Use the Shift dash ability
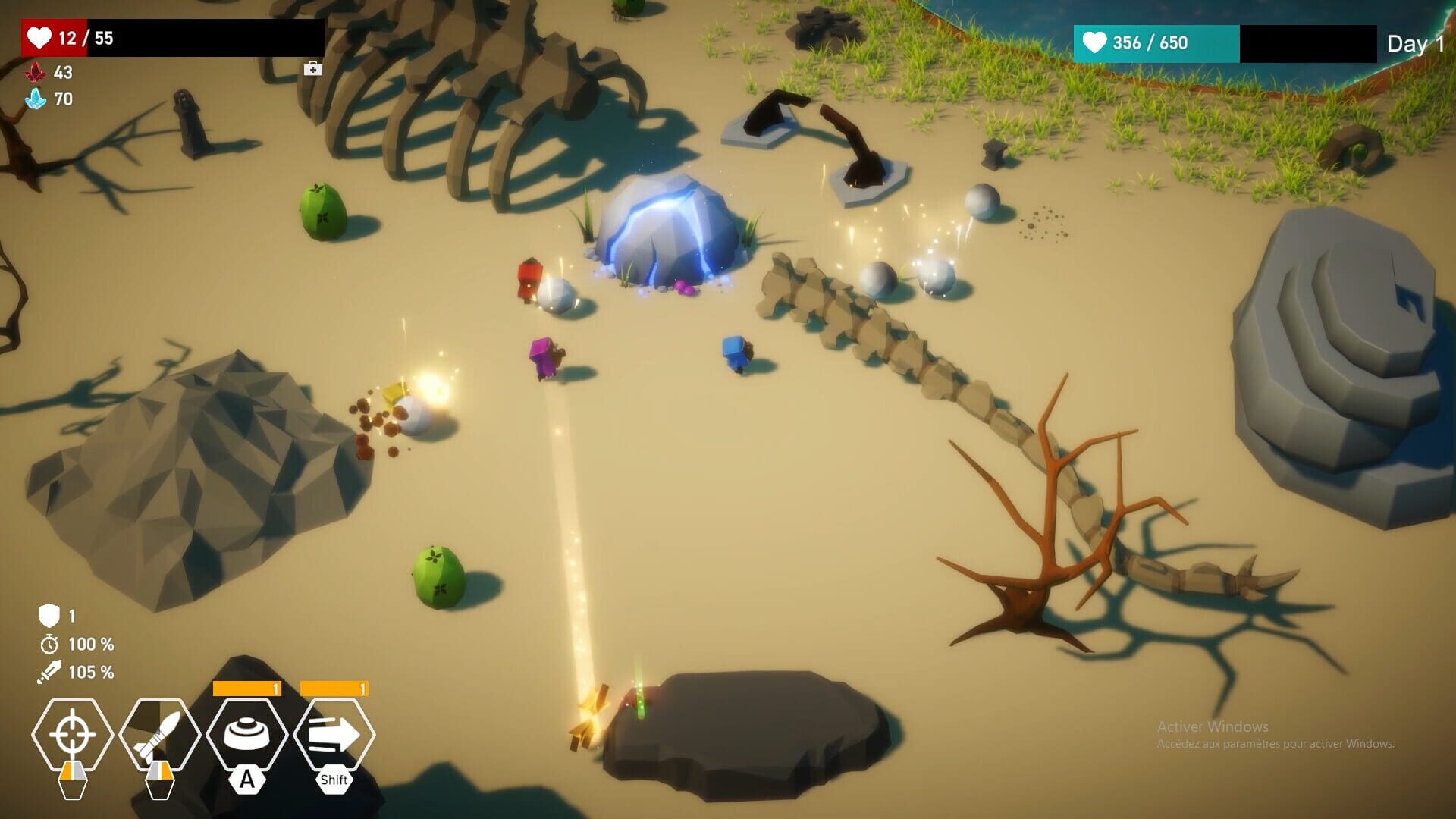 [336, 730]
